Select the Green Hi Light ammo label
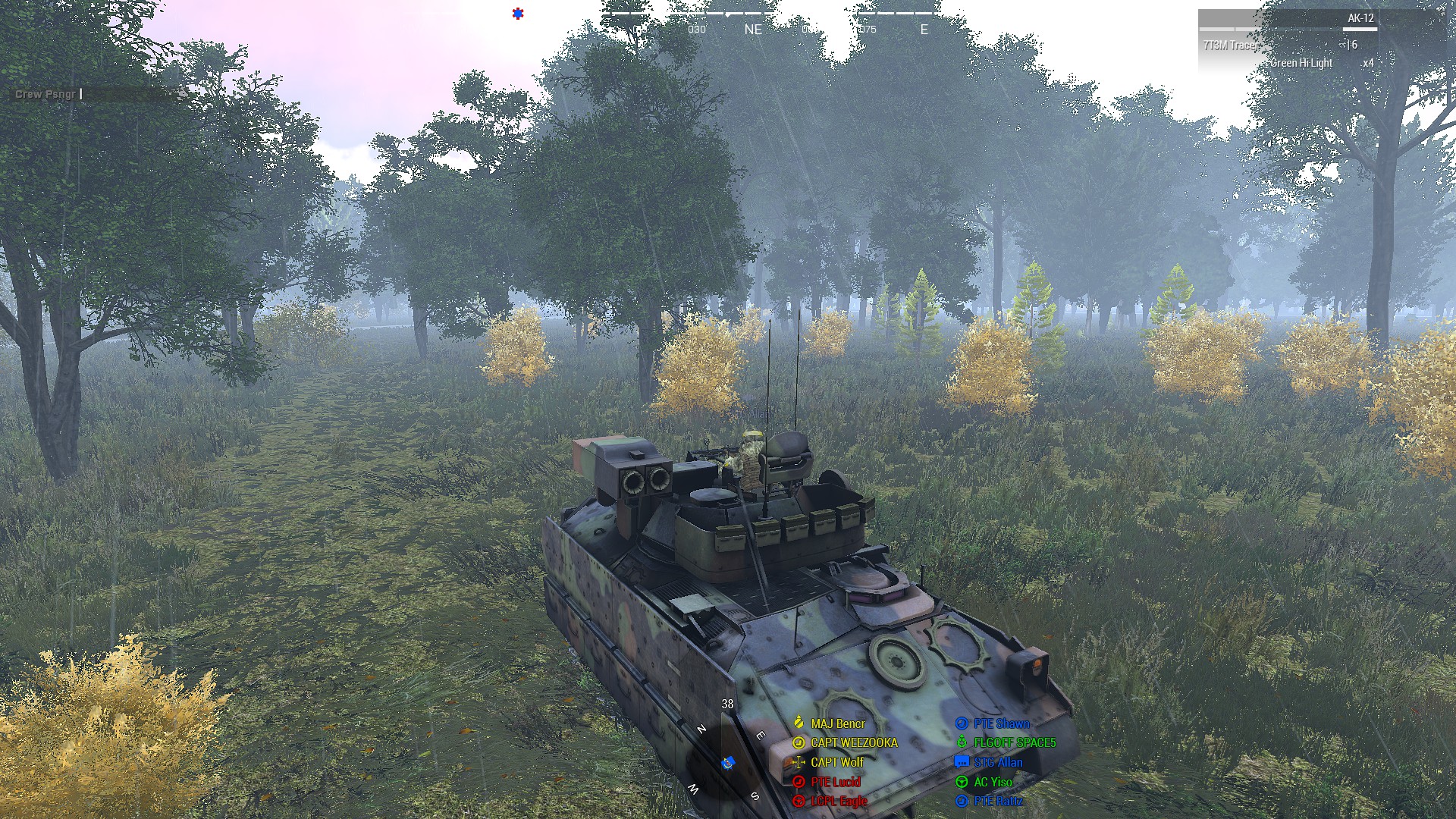The width and height of the screenshot is (1456, 819). (x=1301, y=63)
